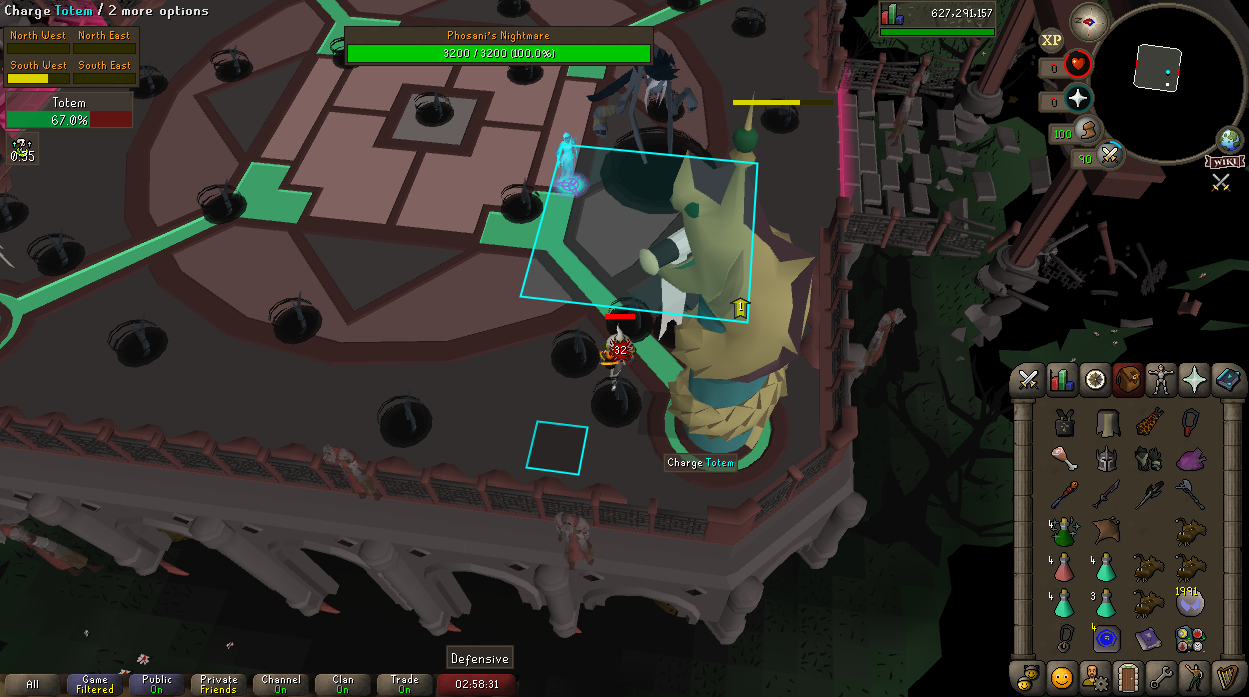Screen dimensions: 1249x697
Task: Select the pink 4-dose potion
Action: tap(1064, 567)
